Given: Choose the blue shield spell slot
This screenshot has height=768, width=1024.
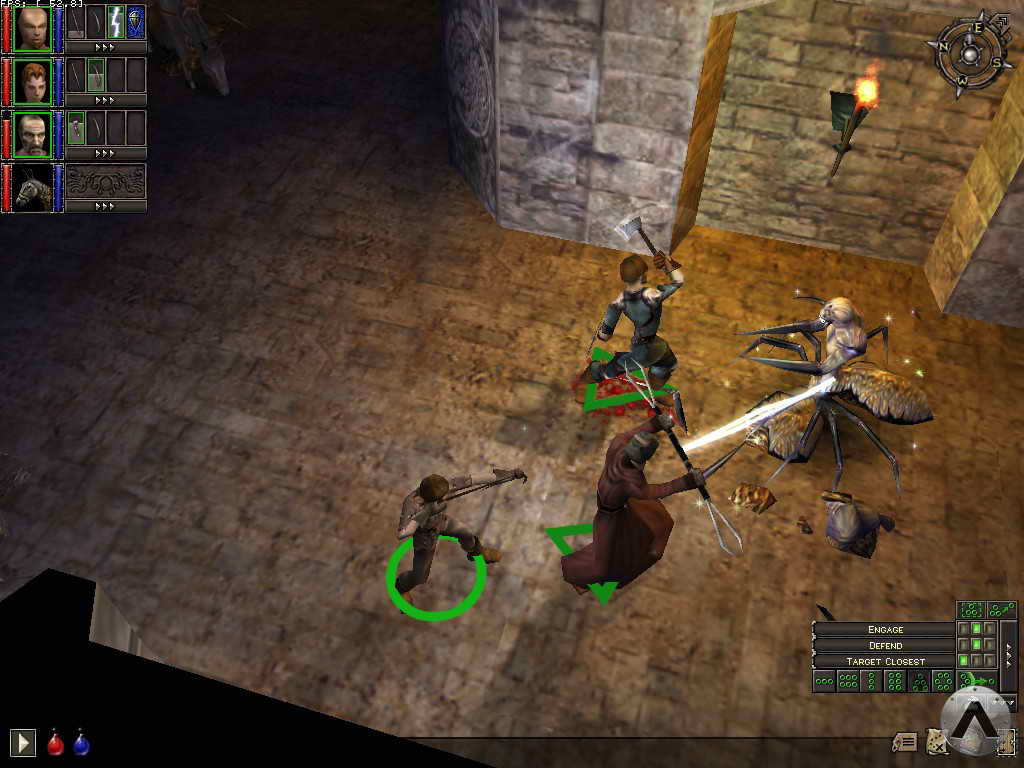Looking at the screenshot, I should [136, 21].
